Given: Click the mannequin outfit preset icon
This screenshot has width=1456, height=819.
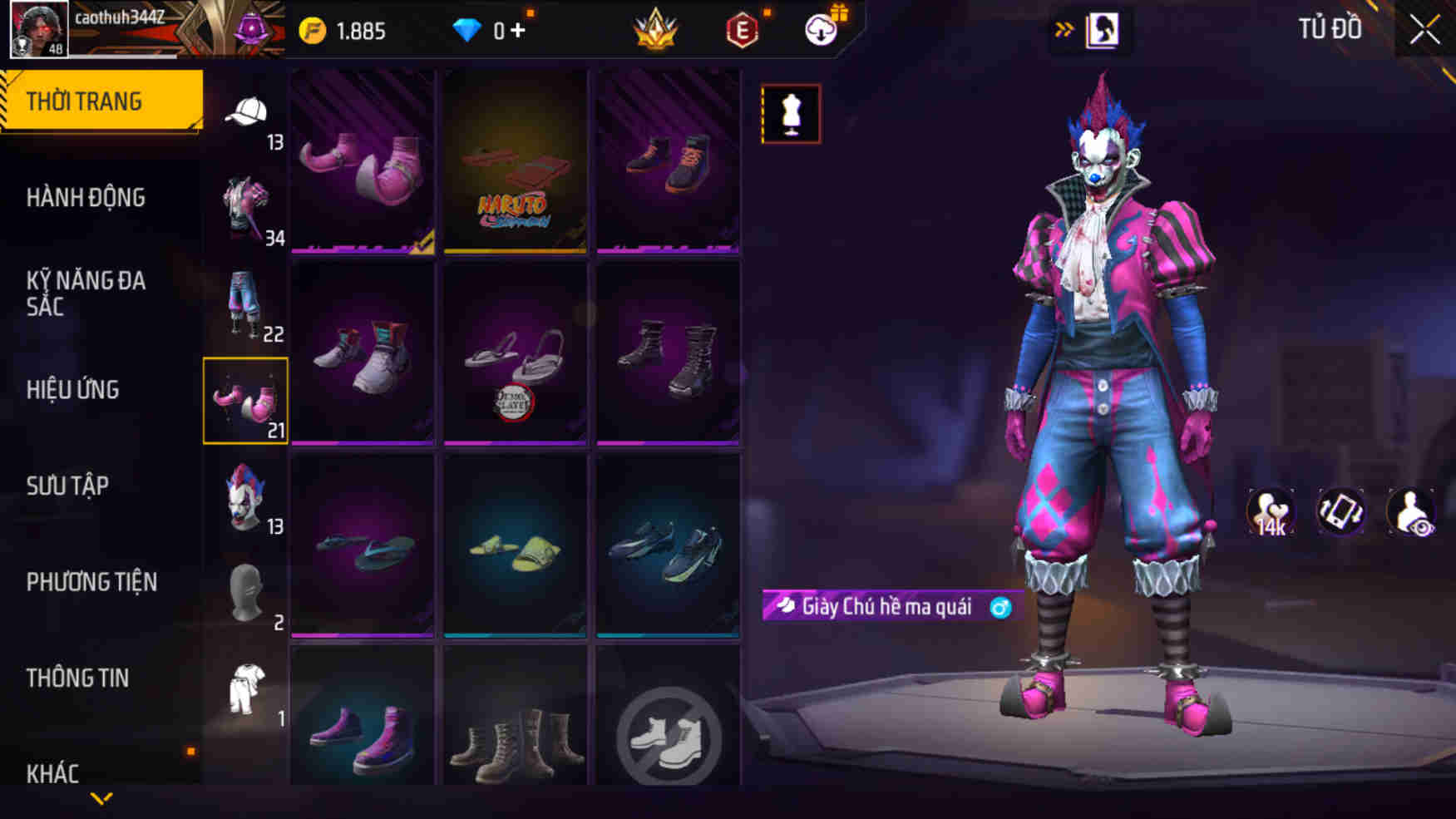Looking at the screenshot, I should (791, 114).
